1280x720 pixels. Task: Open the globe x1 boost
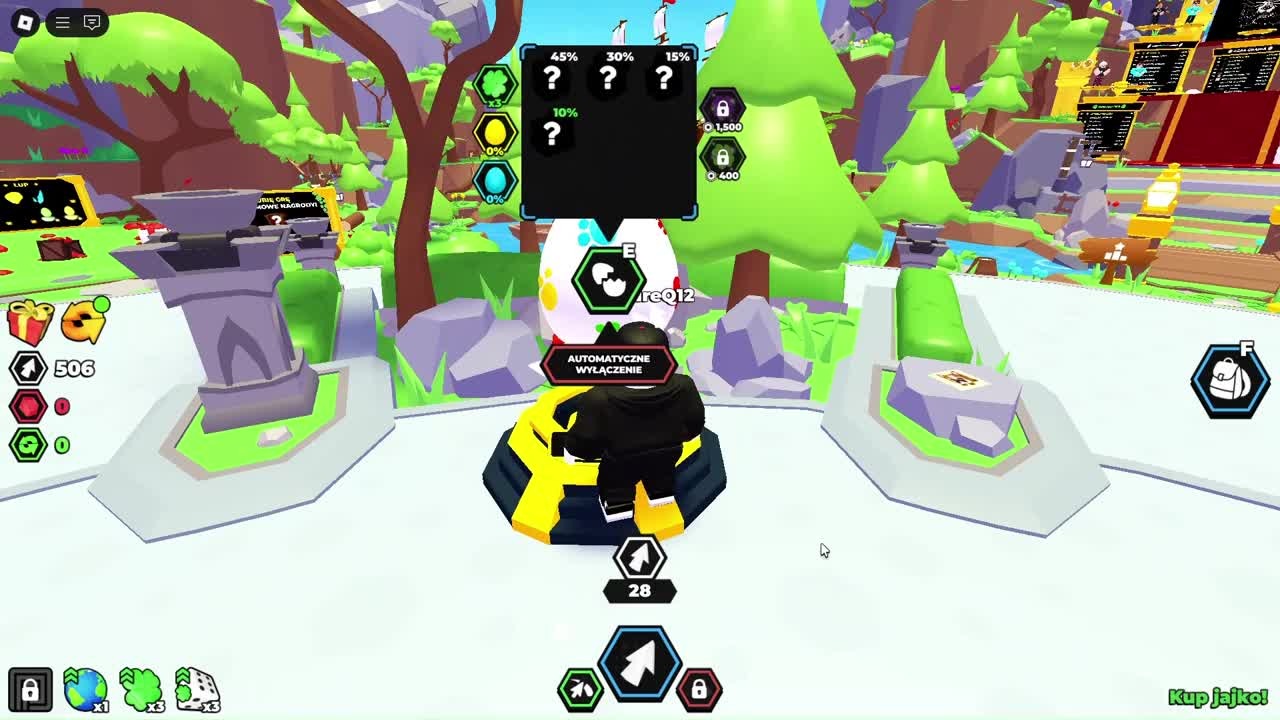click(x=86, y=690)
